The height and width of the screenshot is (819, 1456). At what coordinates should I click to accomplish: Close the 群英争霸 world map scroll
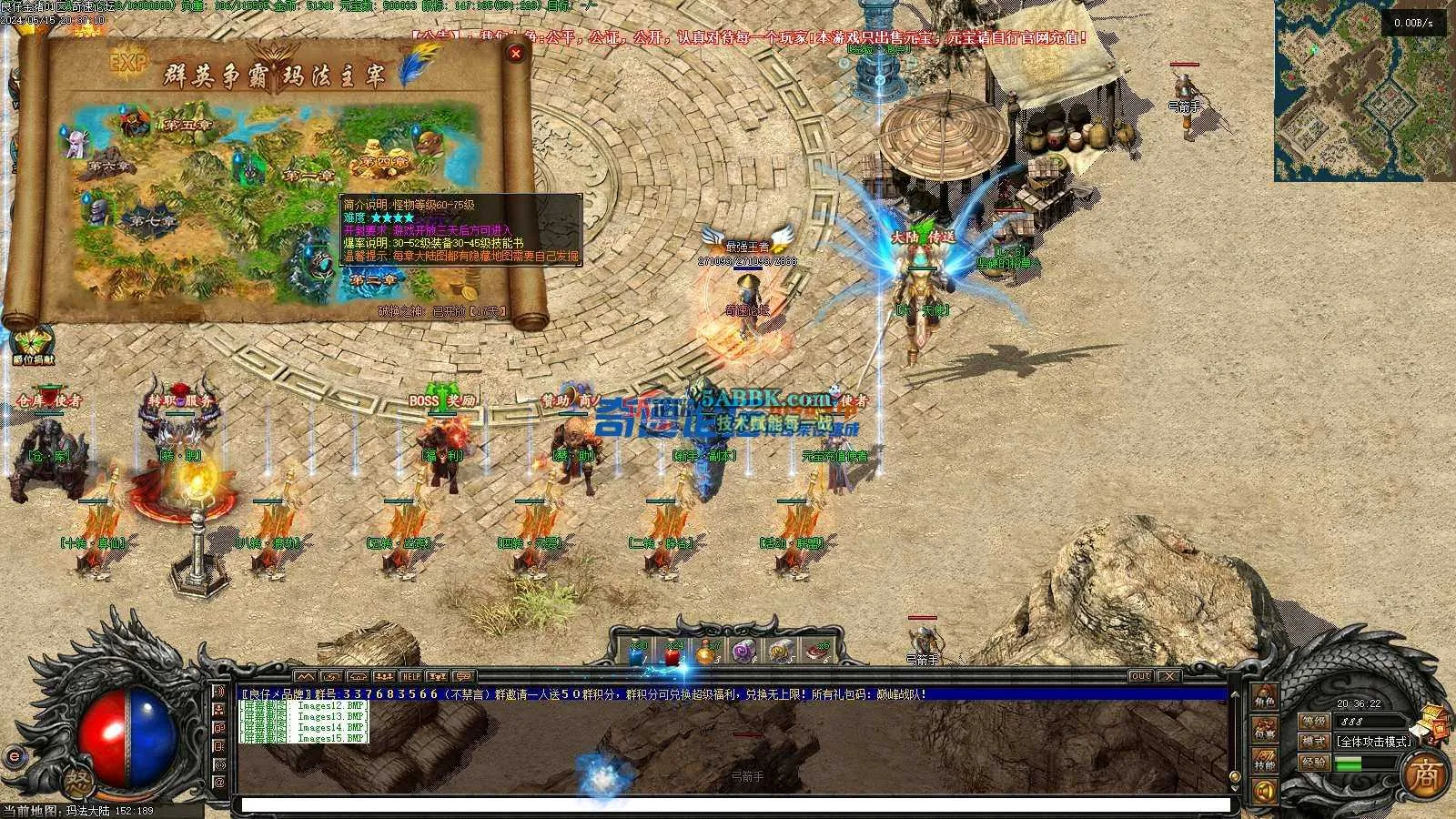(x=516, y=54)
